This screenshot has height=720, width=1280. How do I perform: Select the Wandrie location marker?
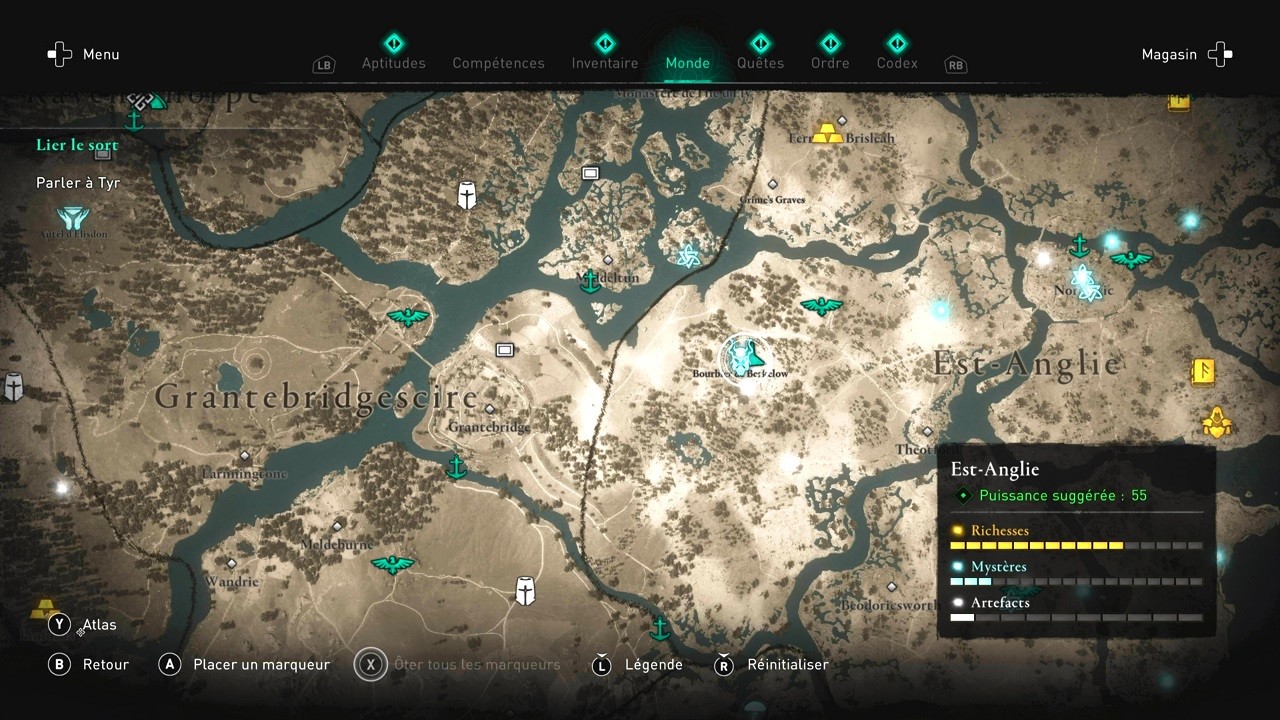(x=231, y=564)
